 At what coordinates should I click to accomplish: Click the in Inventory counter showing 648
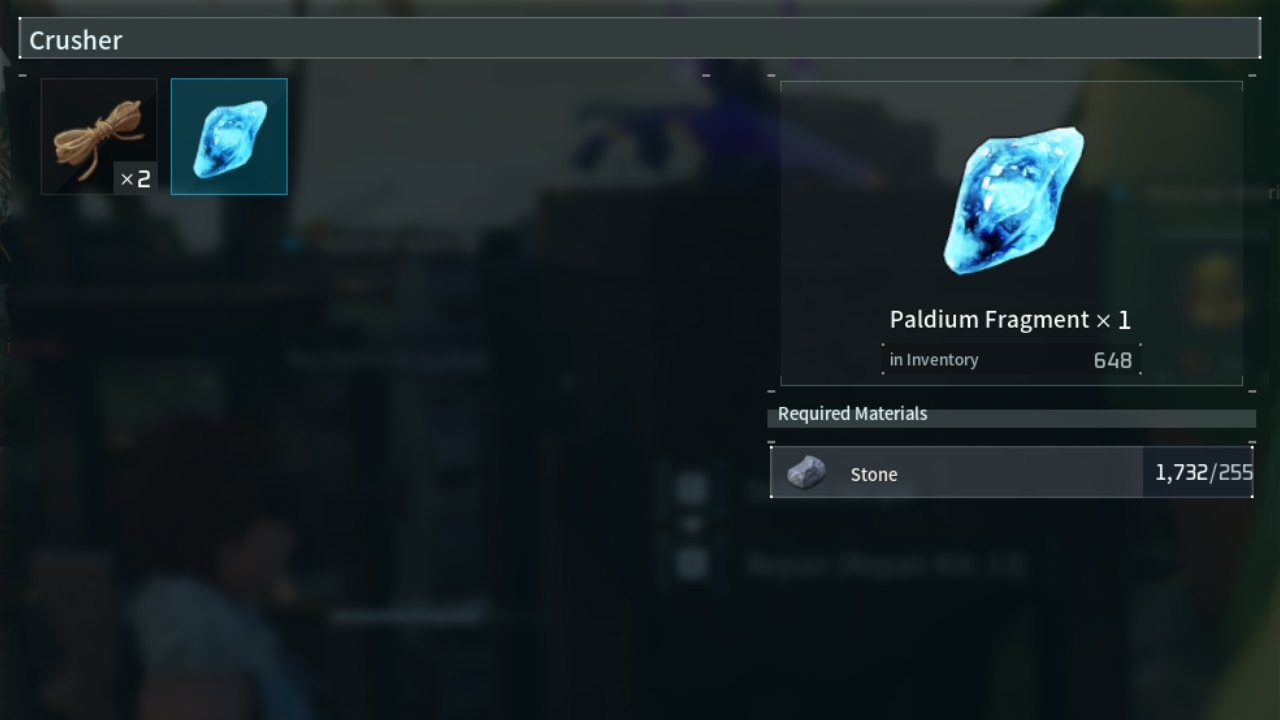click(x=1013, y=359)
